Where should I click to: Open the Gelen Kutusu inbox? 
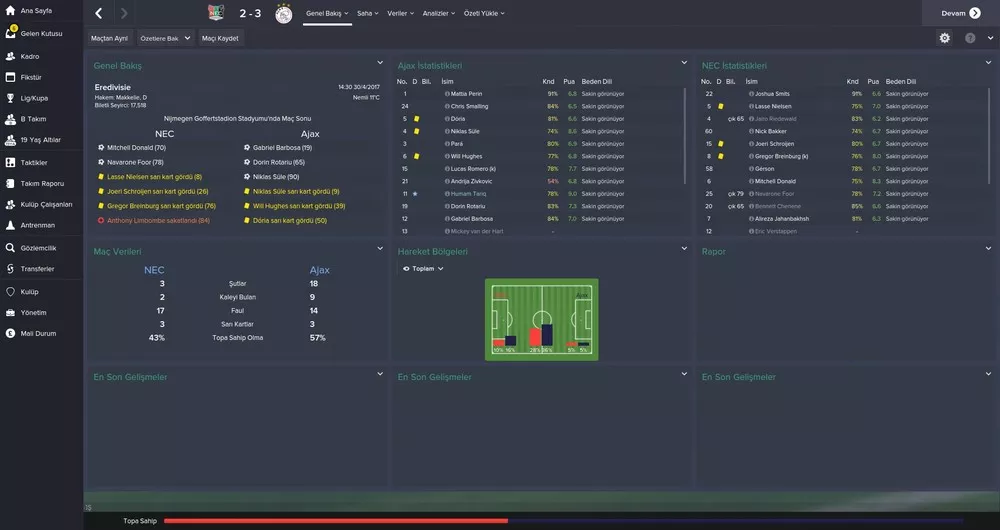coord(42,33)
